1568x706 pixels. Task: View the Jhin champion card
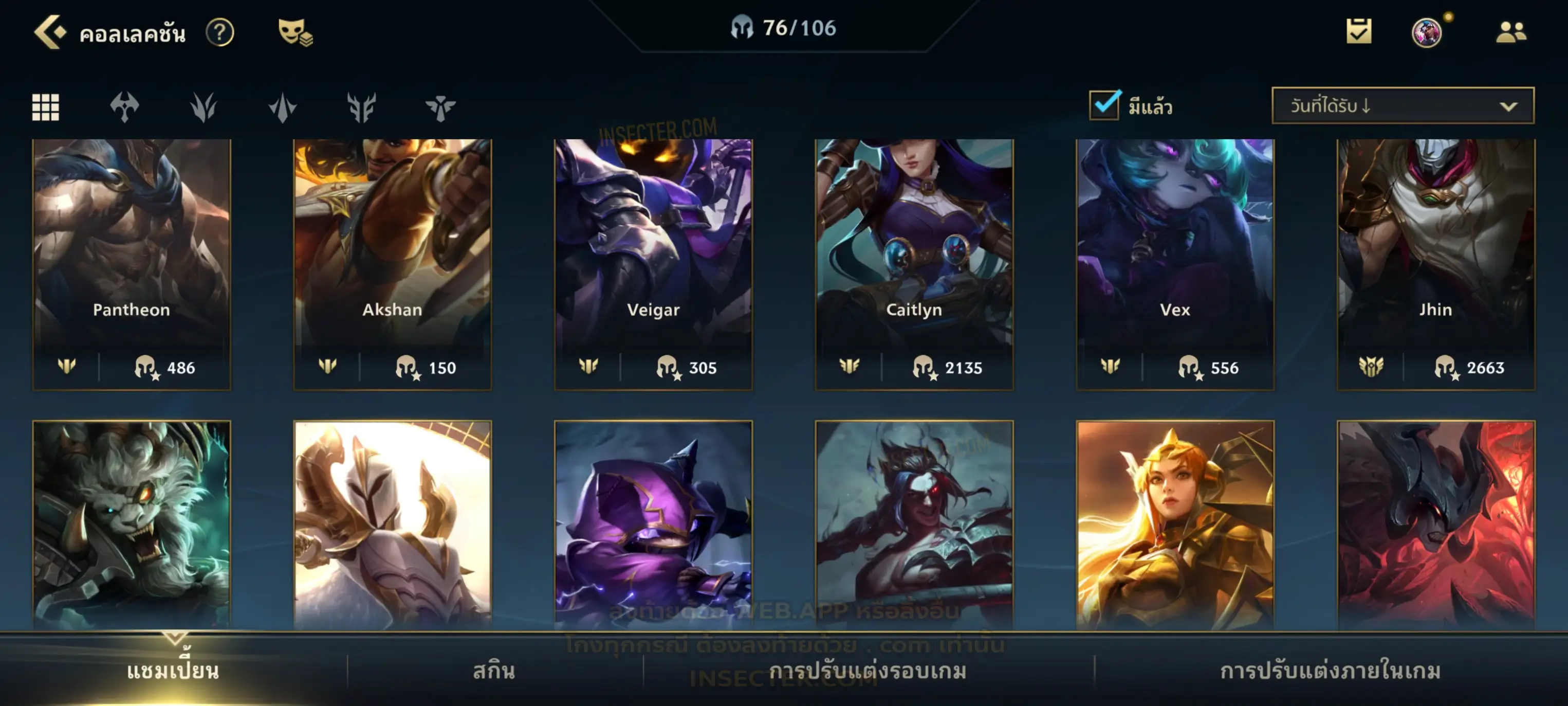click(x=1436, y=264)
